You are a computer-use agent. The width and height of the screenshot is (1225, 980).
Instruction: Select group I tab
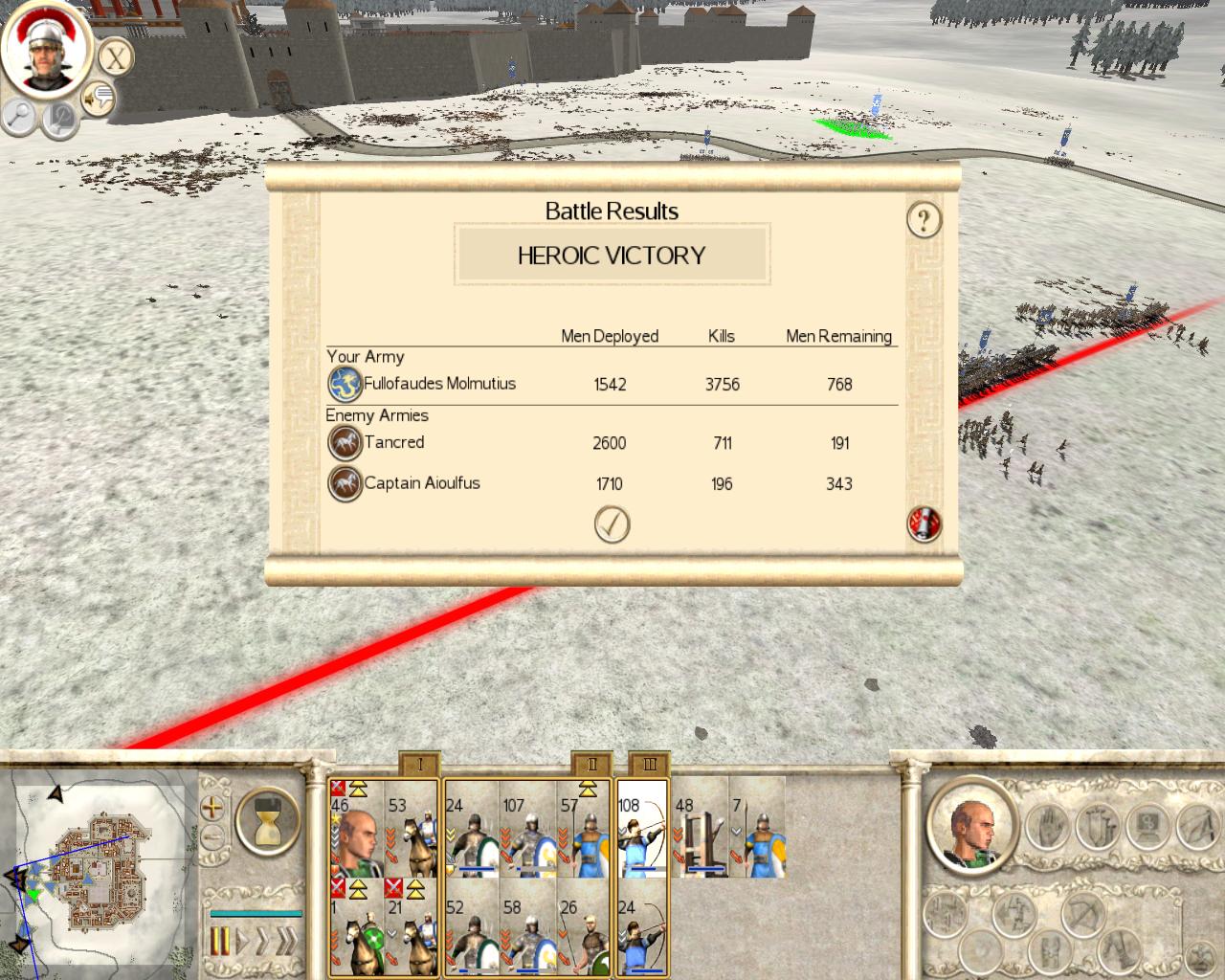click(419, 764)
